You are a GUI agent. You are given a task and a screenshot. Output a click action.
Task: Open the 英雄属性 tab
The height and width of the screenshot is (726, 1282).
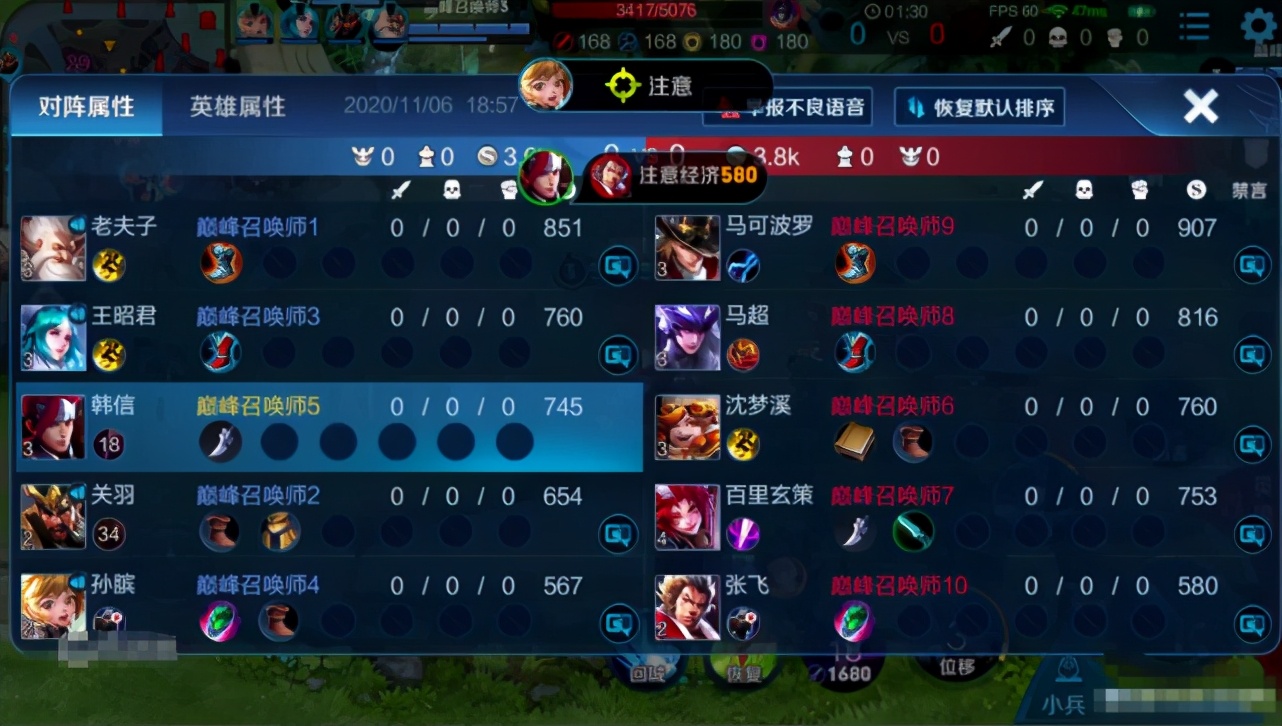[238, 107]
